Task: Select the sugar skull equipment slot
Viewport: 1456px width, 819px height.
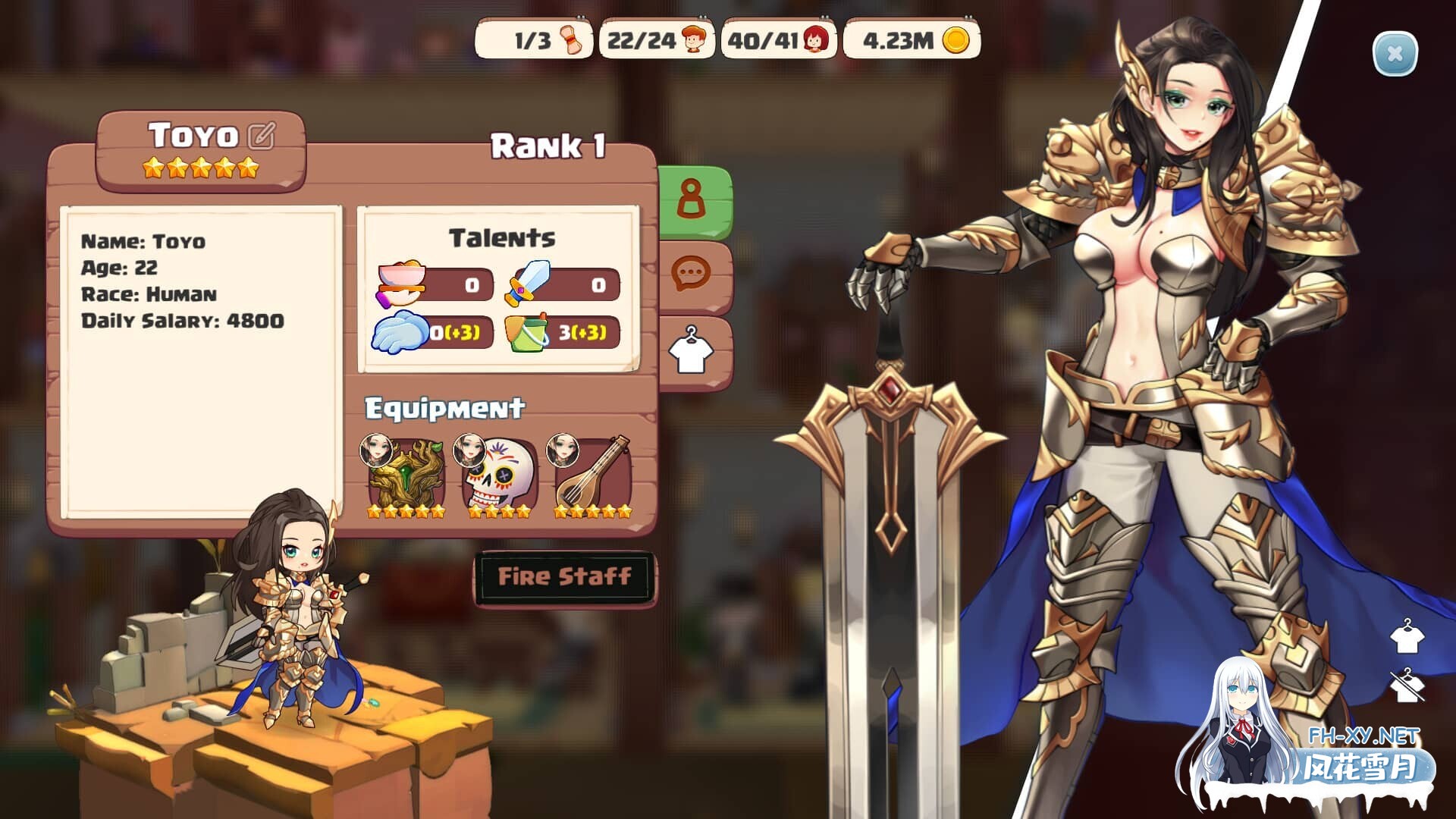Action: tap(499, 475)
